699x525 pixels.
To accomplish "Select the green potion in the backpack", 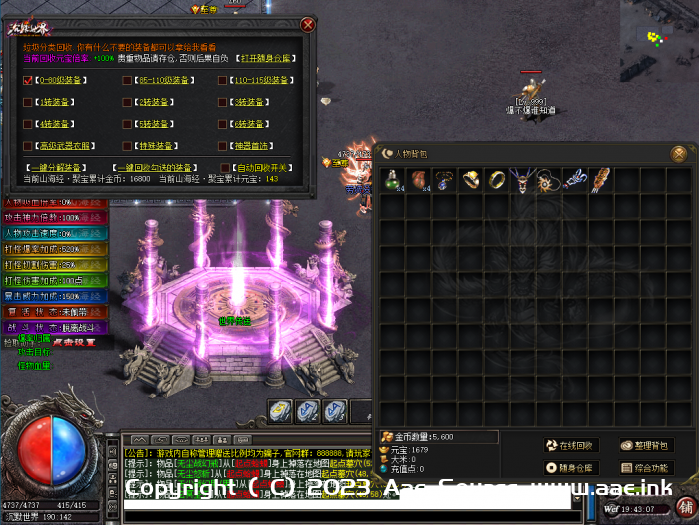I will tap(392, 180).
